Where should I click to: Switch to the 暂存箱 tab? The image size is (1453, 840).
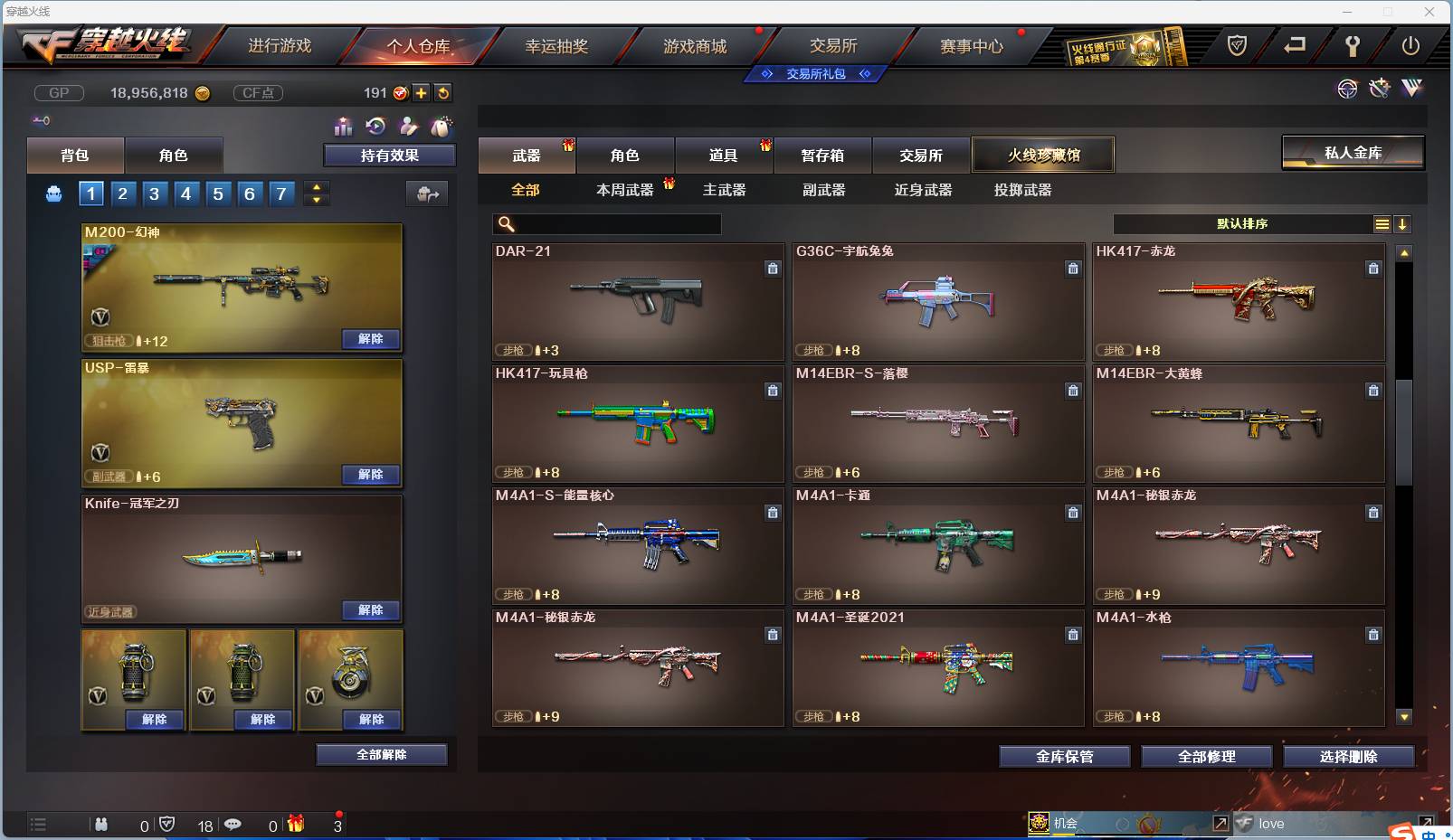[x=821, y=155]
